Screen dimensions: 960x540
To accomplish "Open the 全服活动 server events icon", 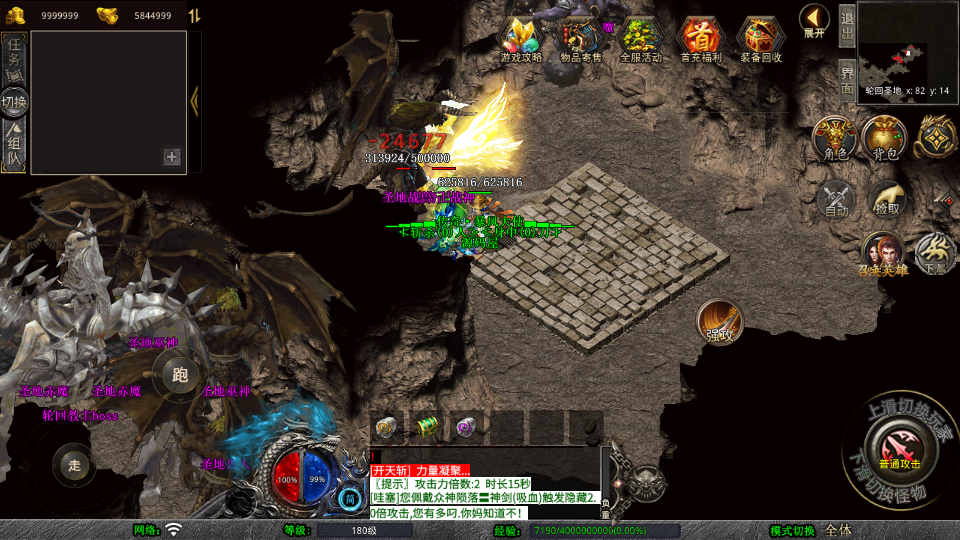I will click(x=641, y=39).
